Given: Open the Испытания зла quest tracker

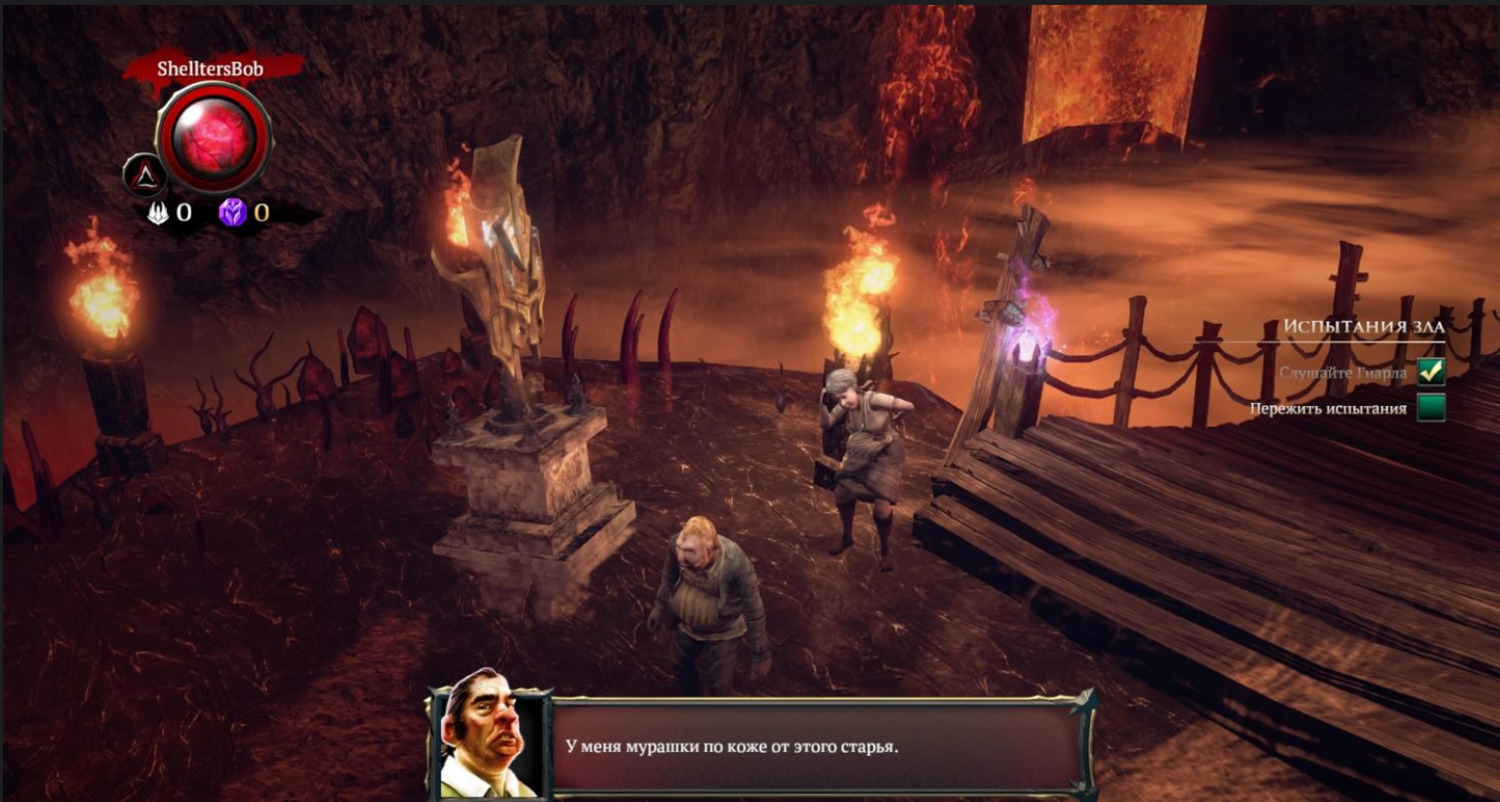Looking at the screenshot, I should pos(1364,327).
